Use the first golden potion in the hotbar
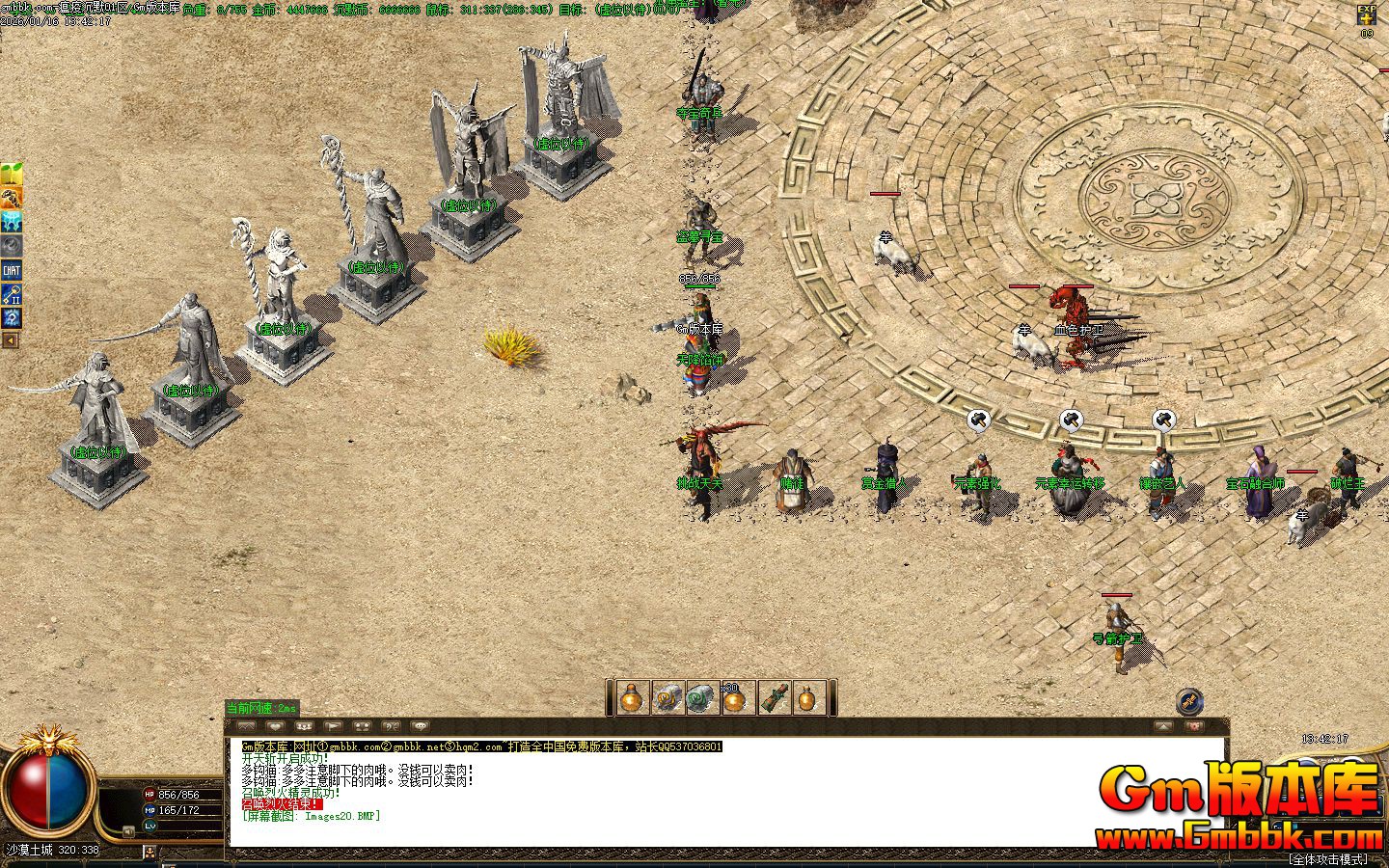1389x868 pixels. click(x=632, y=698)
